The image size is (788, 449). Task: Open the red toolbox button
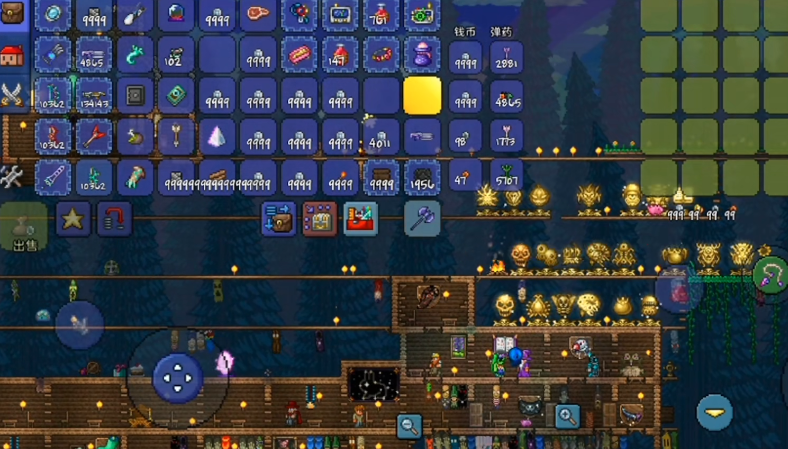coord(360,218)
